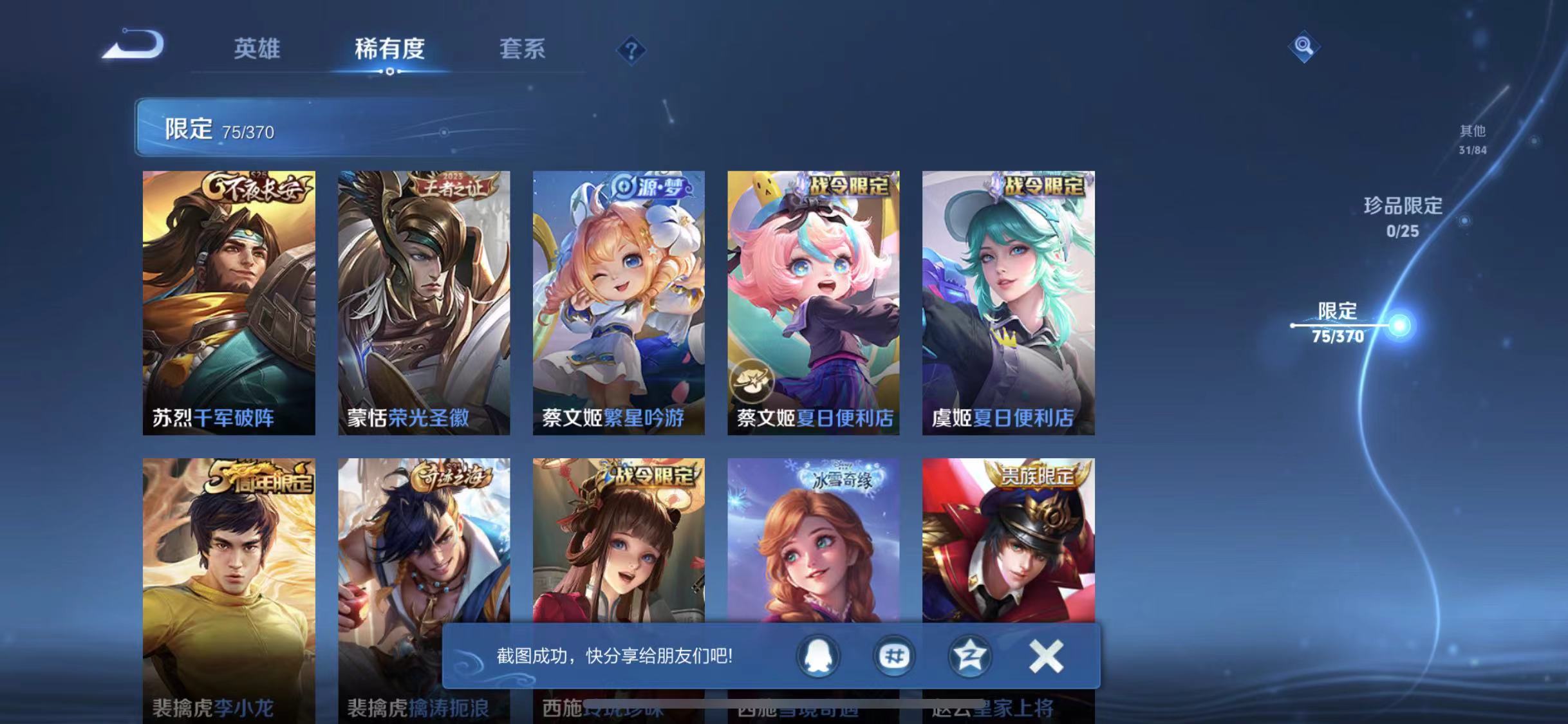This screenshot has height=724, width=1568.
Task: Switch to the 套系 tab
Action: click(x=522, y=50)
